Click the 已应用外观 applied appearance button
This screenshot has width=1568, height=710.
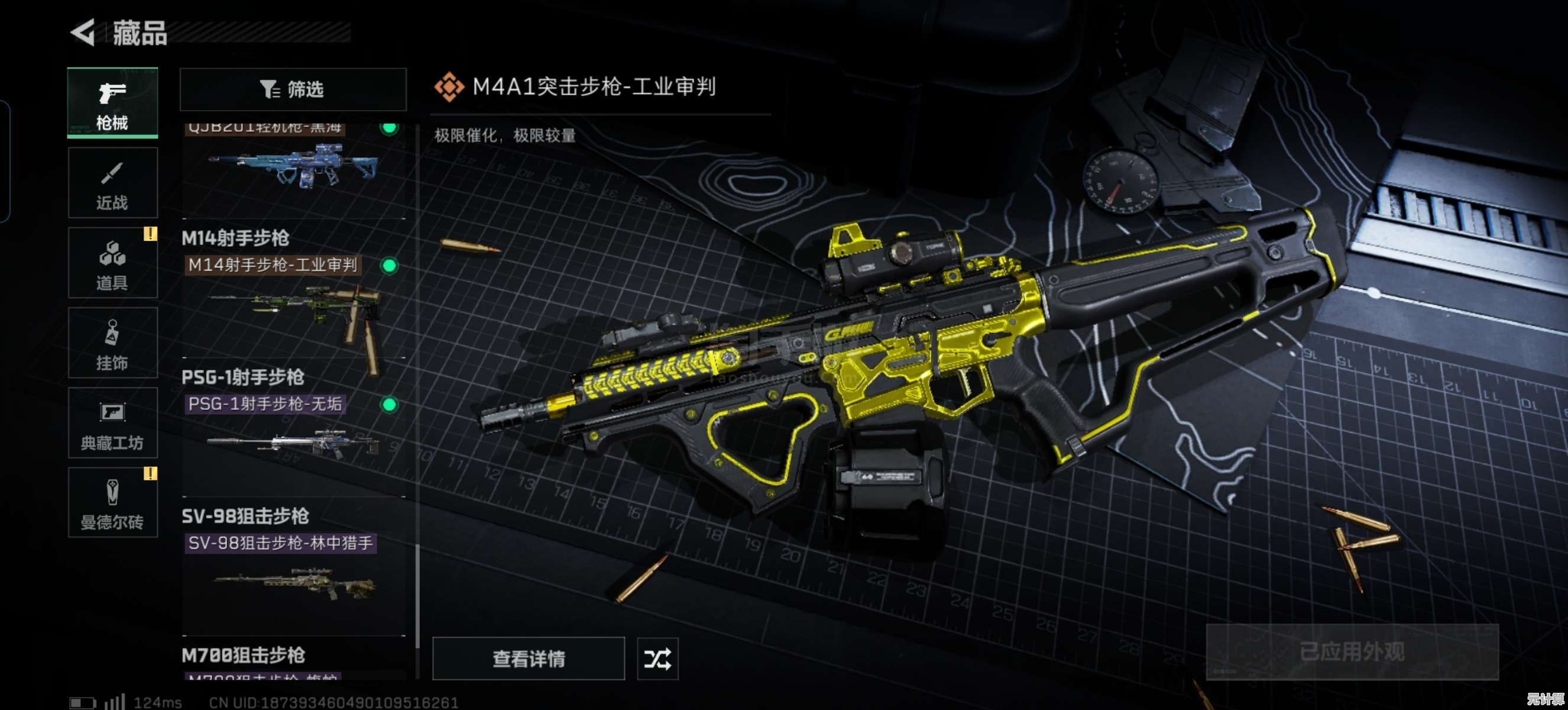(x=1351, y=652)
